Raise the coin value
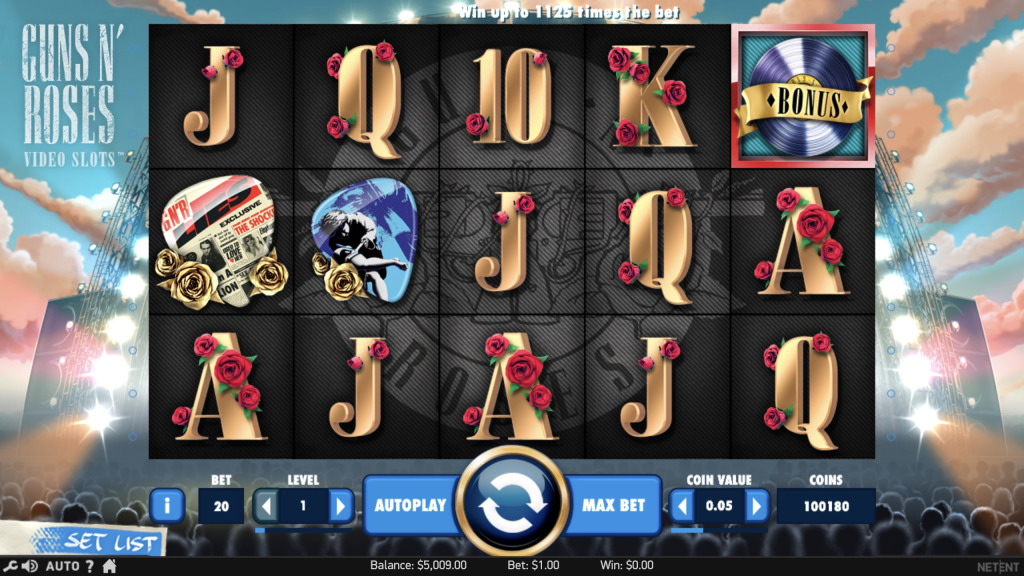1024x576 pixels. pos(757,506)
